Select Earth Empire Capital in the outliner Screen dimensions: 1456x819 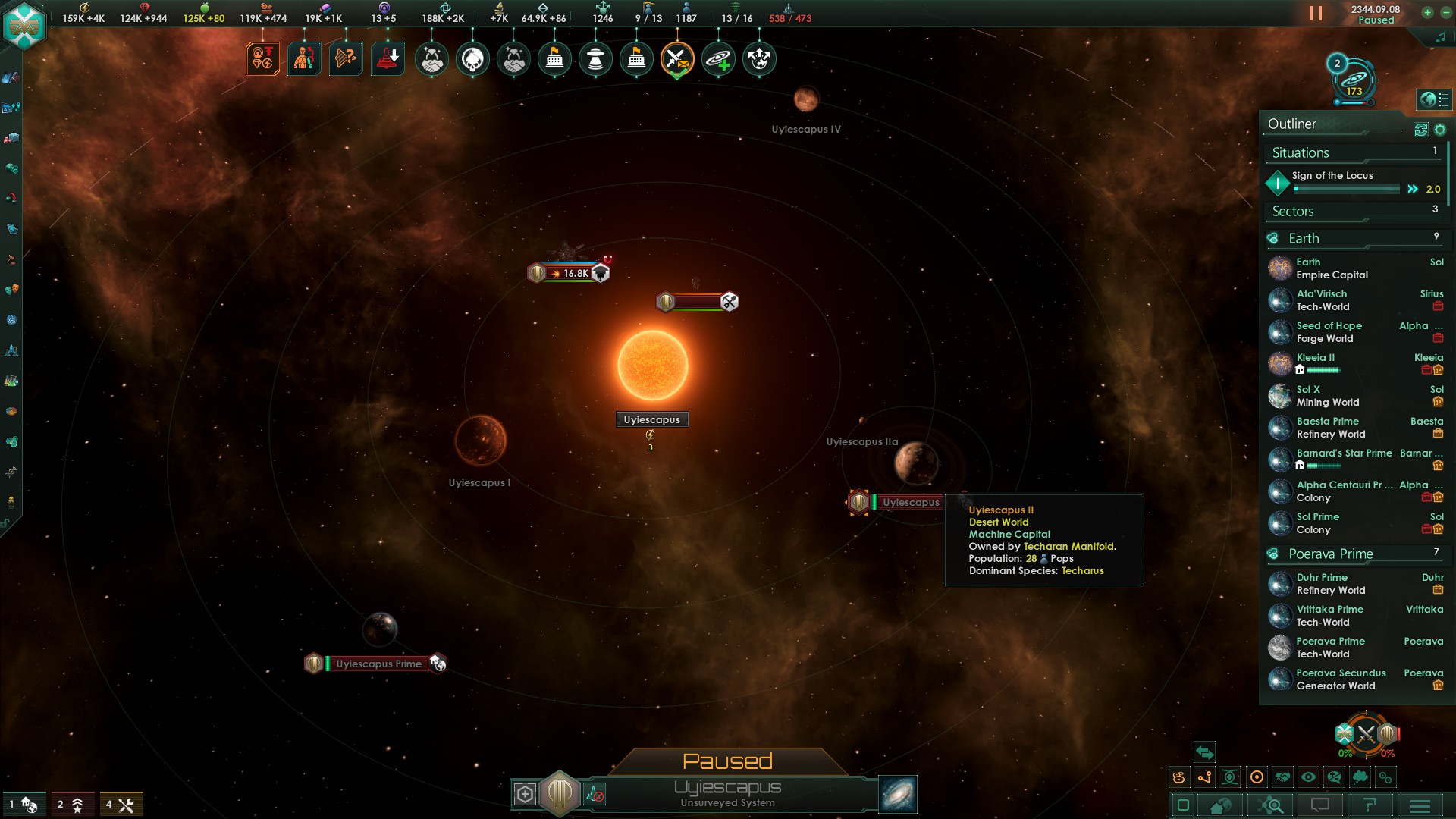point(1332,268)
